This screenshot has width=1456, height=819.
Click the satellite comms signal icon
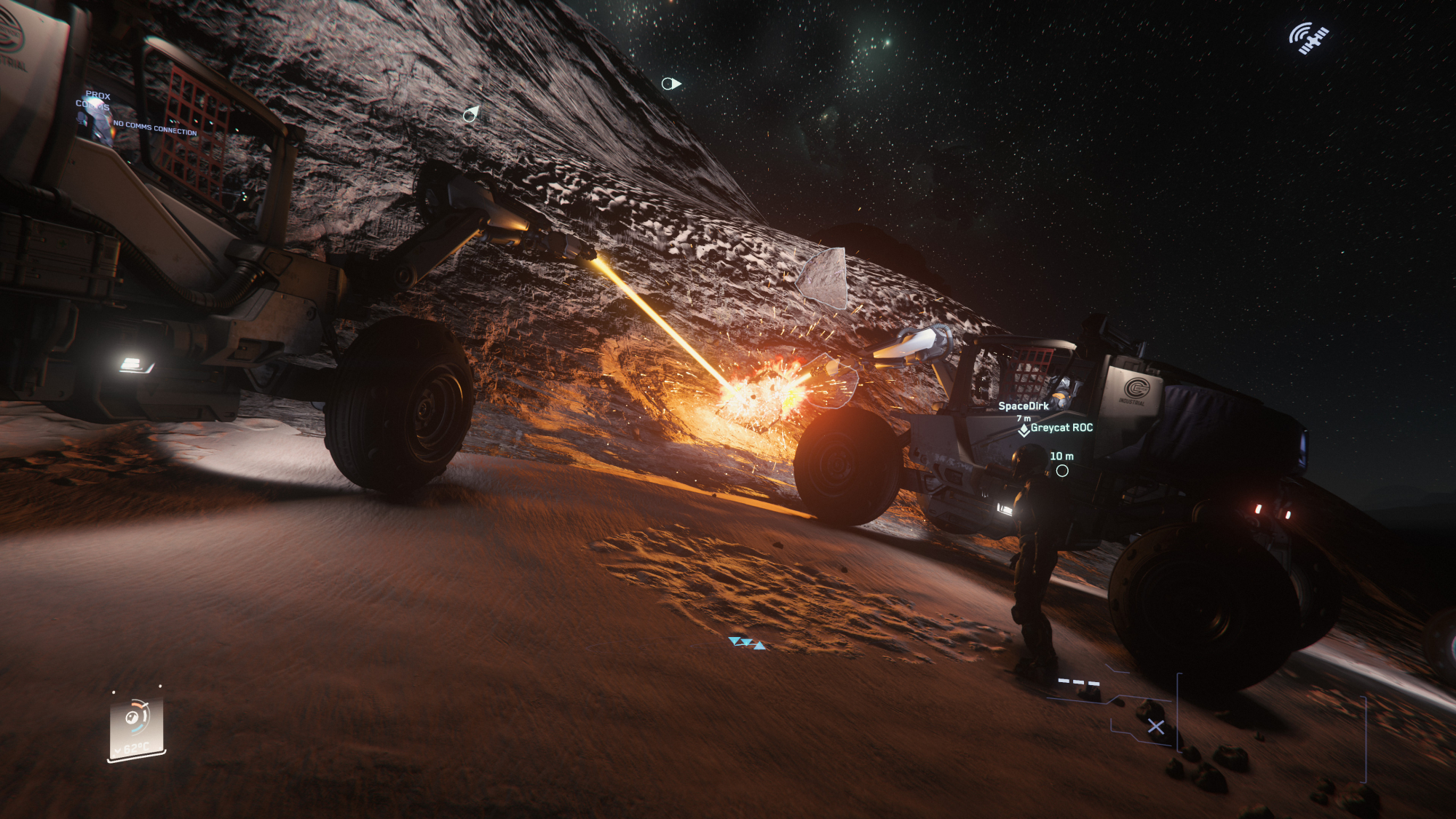1308,37
